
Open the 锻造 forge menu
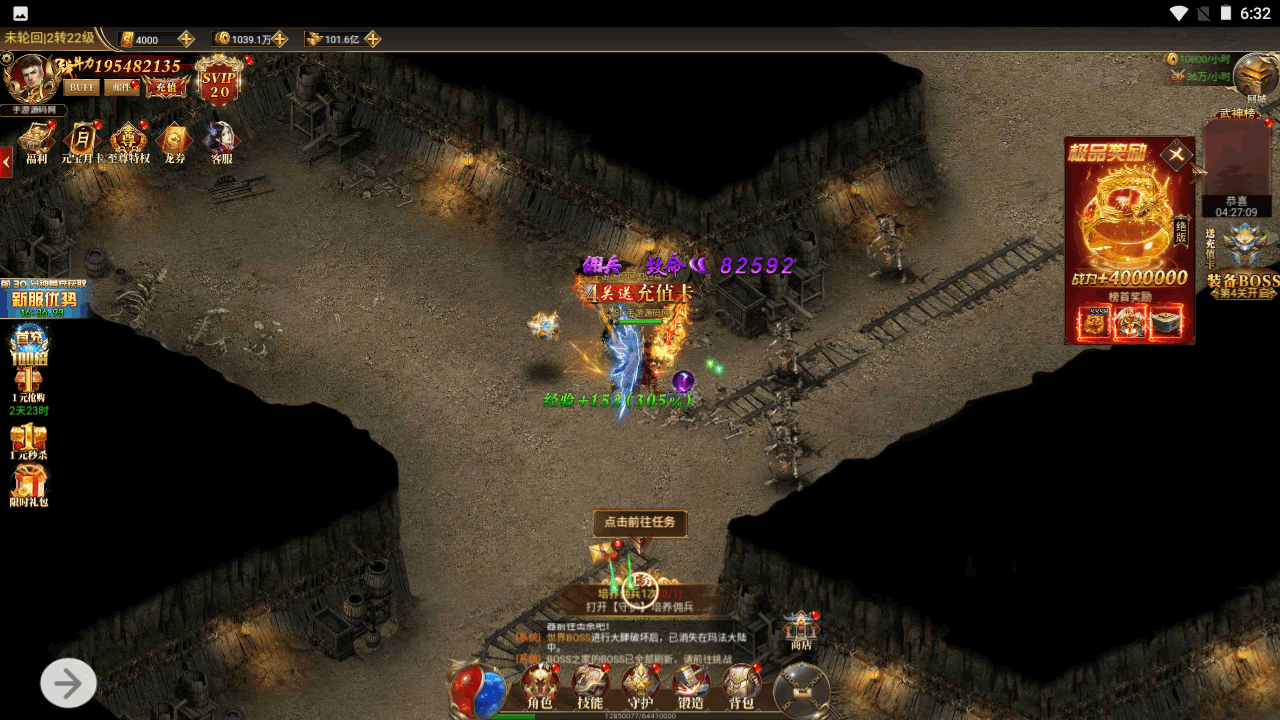[x=691, y=686]
